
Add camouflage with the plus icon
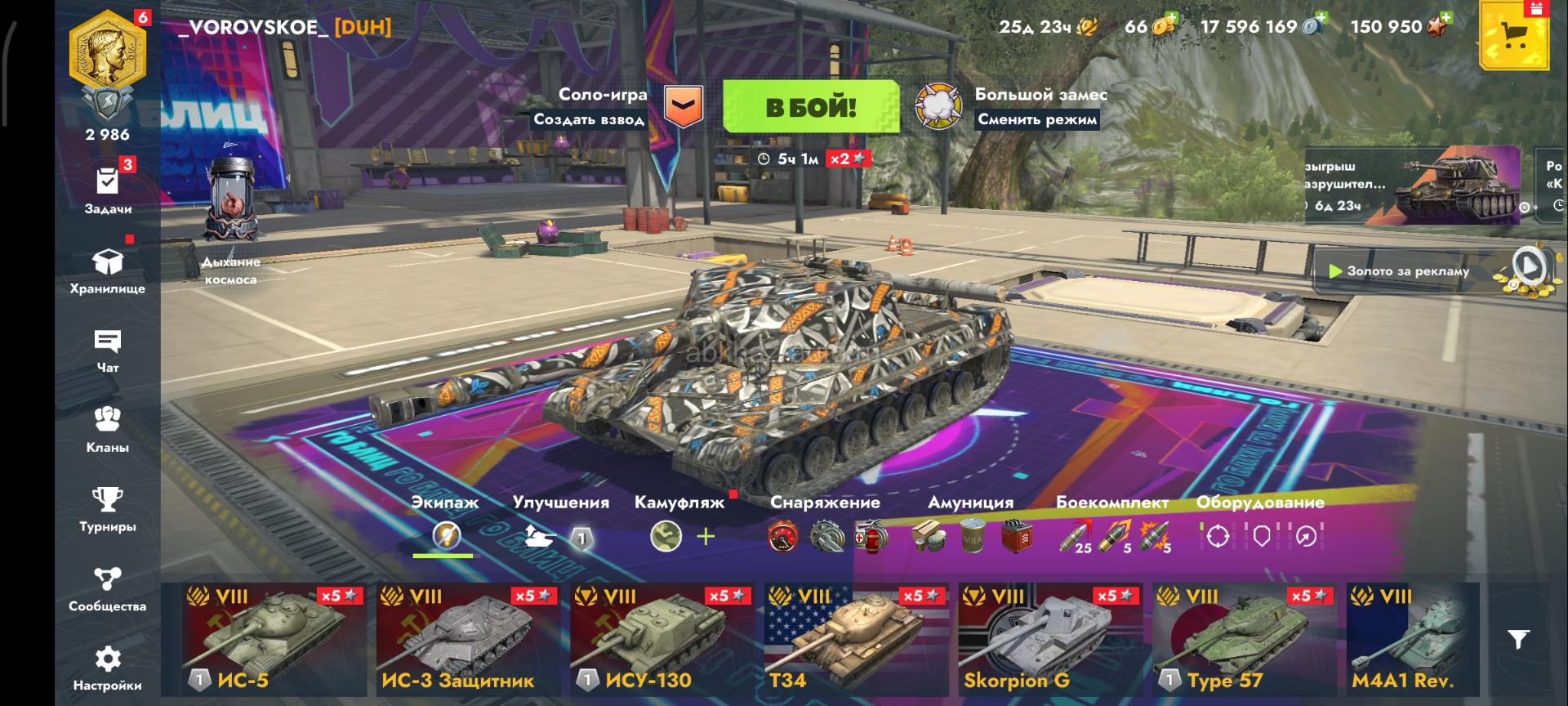(706, 536)
